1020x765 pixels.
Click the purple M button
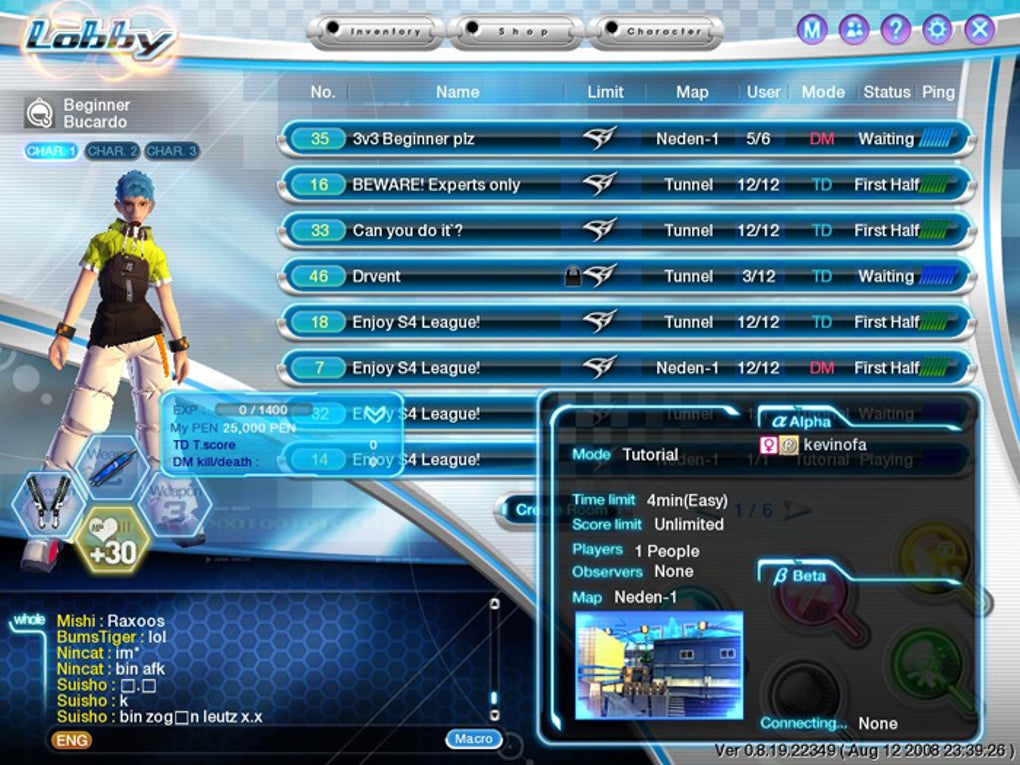coord(812,30)
